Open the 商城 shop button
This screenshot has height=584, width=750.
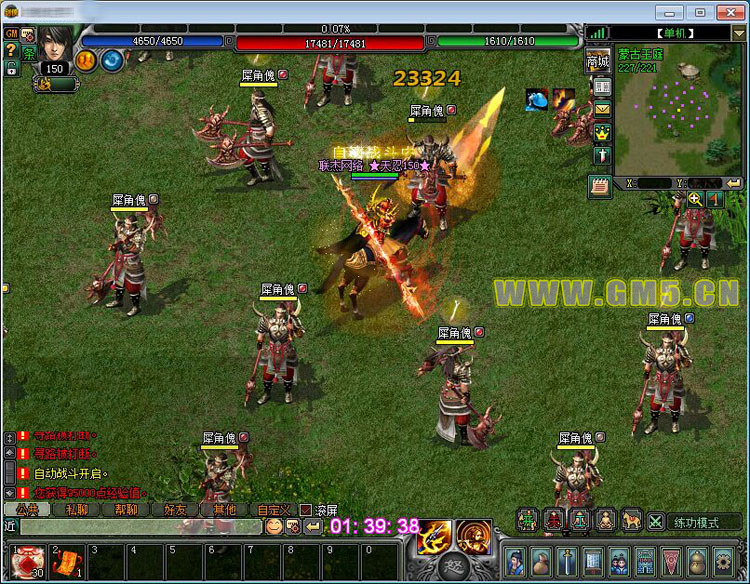598,61
